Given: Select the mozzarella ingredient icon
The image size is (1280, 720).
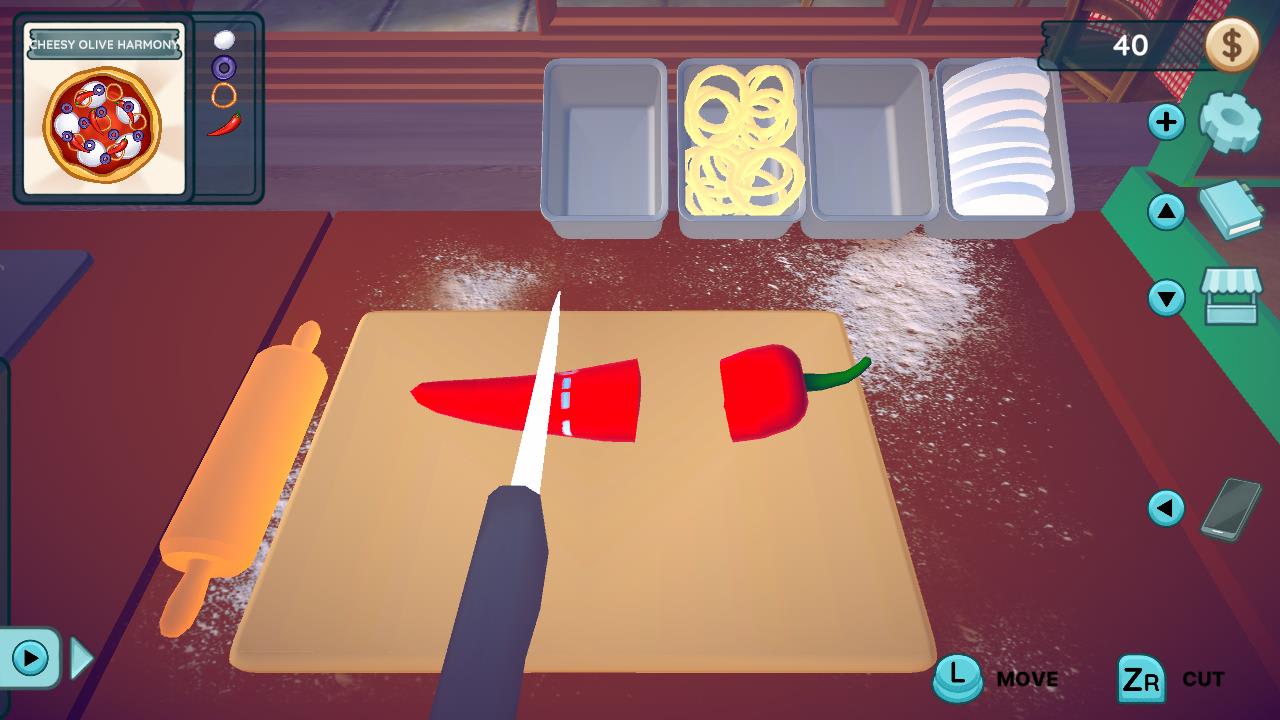Looking at the screenshot, I should tap(225, 41).
